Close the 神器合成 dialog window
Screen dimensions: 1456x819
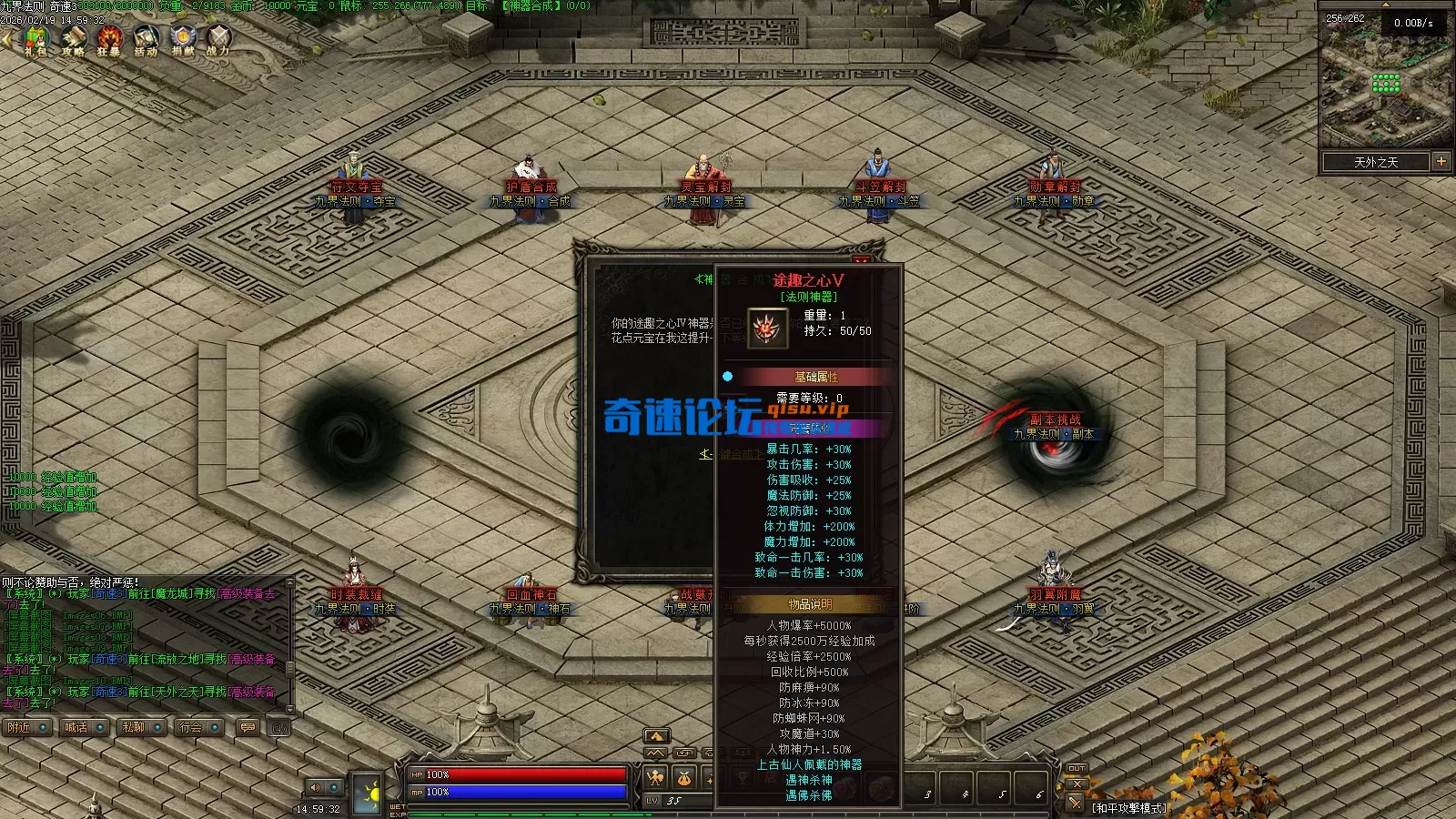861,261
